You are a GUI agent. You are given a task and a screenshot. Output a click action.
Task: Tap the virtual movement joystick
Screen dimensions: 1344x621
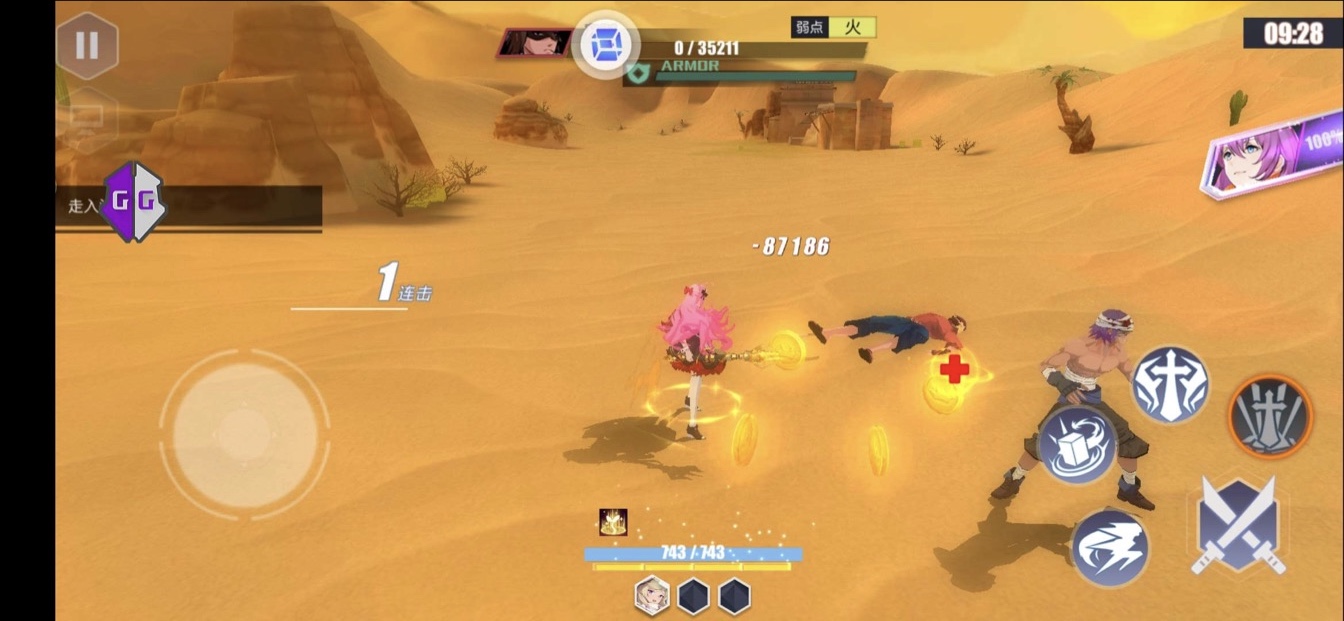click(x=243, y=433)
